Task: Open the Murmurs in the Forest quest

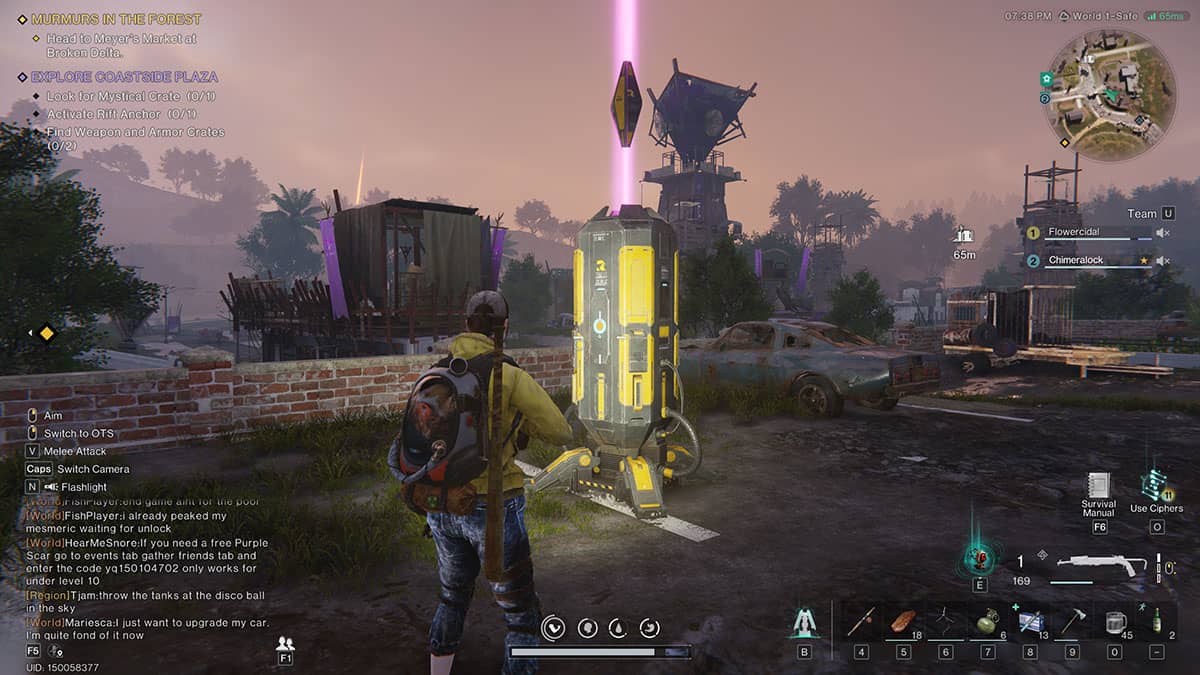Action: pyautogui.click(x=116, y=19)
